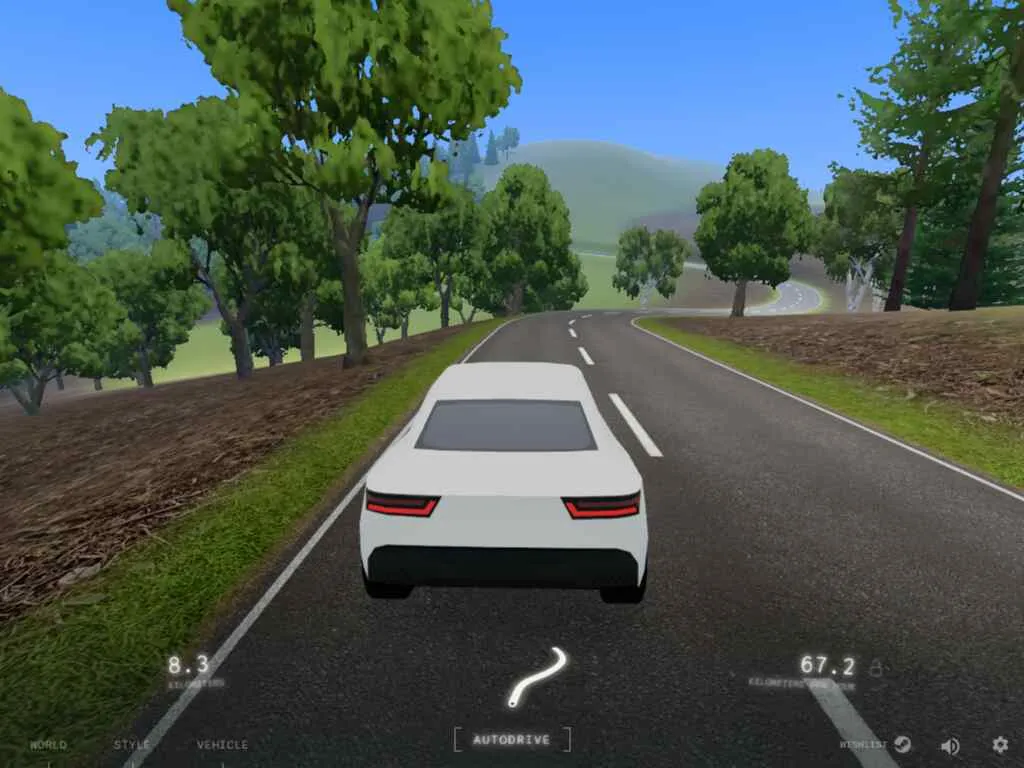Image resolution: width=1024 pixels, height=768 pixels.
Task: Choose the Vehicle menu
Action: tap(222, 745)
